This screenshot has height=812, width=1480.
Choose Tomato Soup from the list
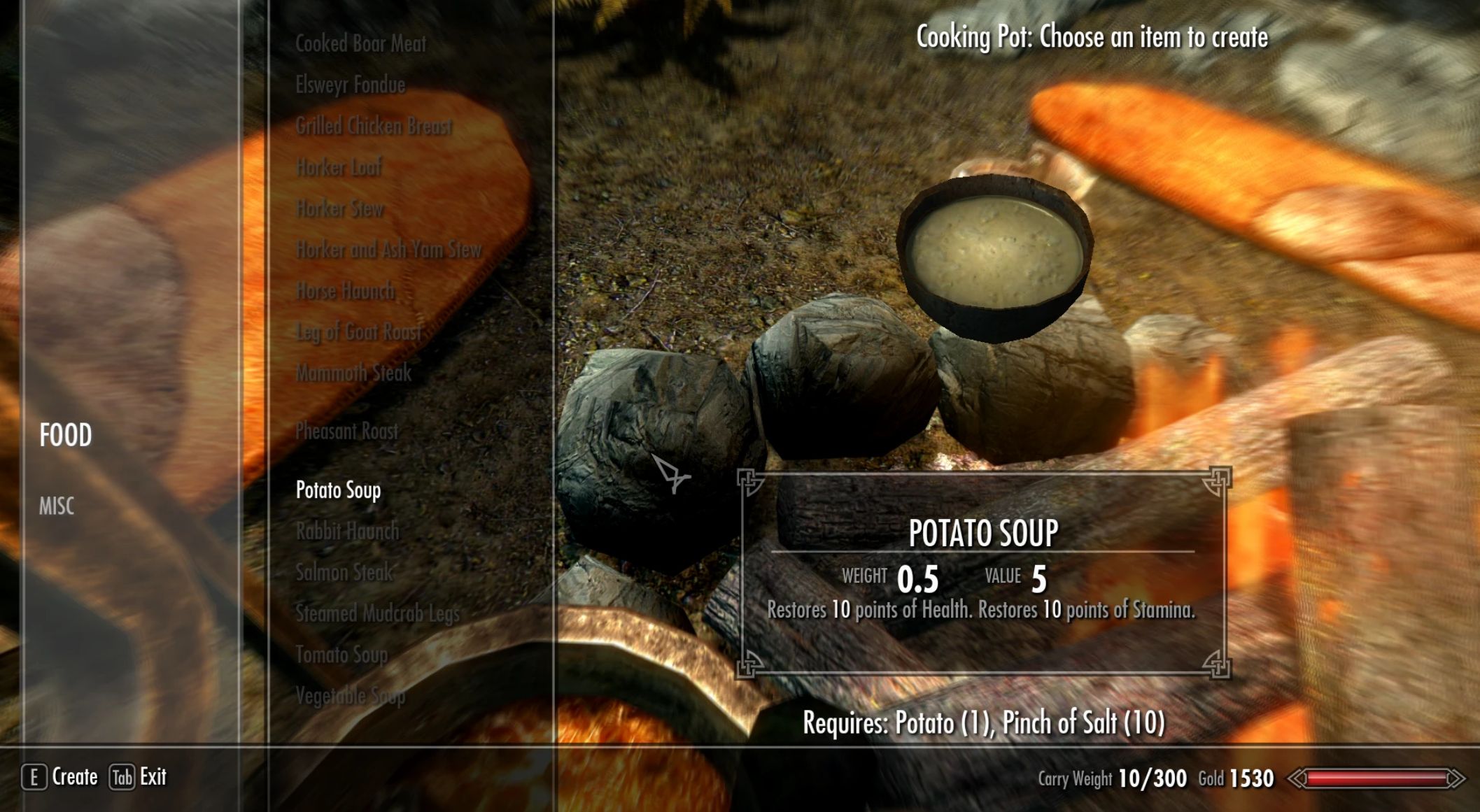pos(341,655)
